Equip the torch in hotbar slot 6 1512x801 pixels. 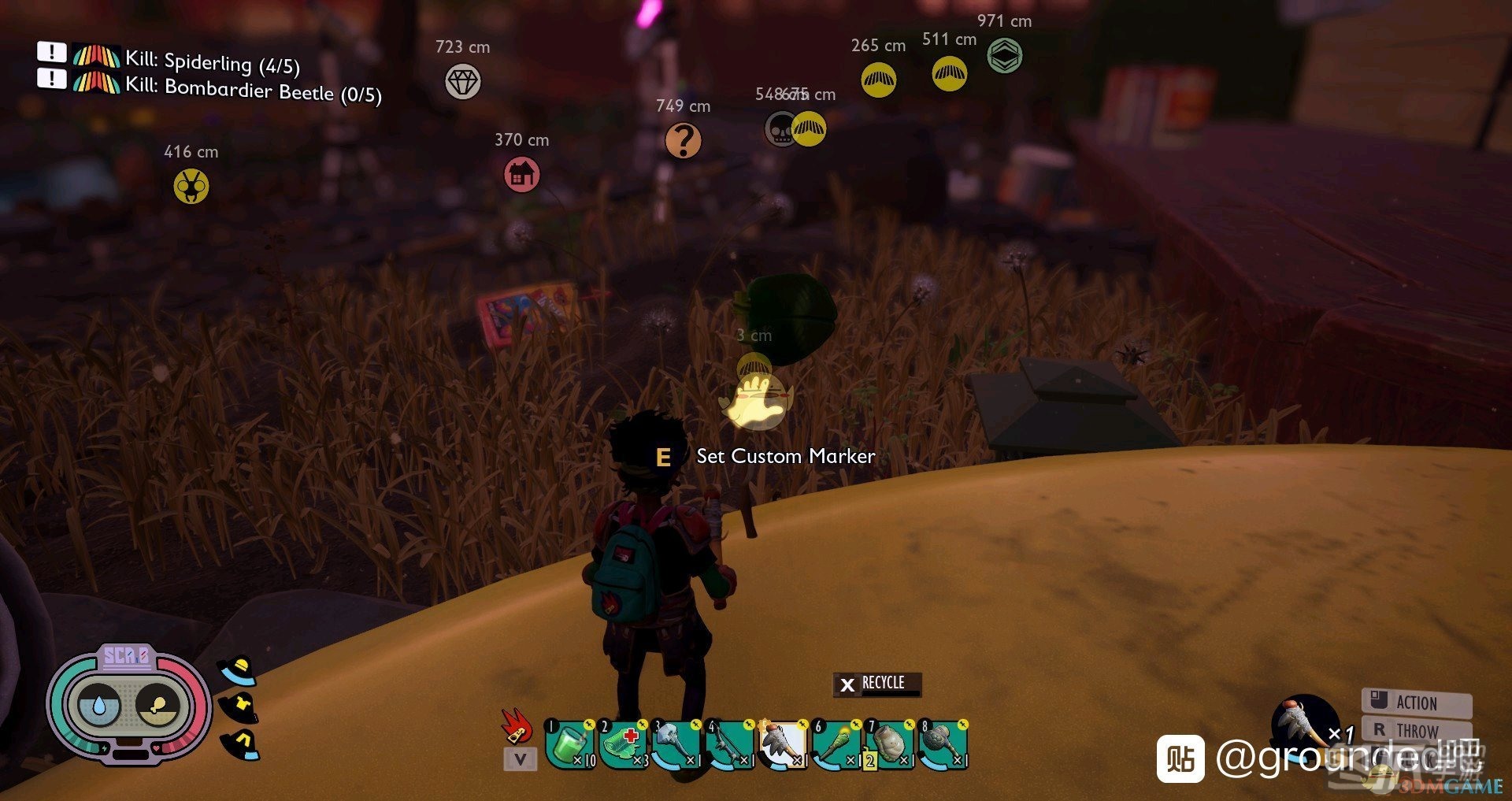(836, 744)
